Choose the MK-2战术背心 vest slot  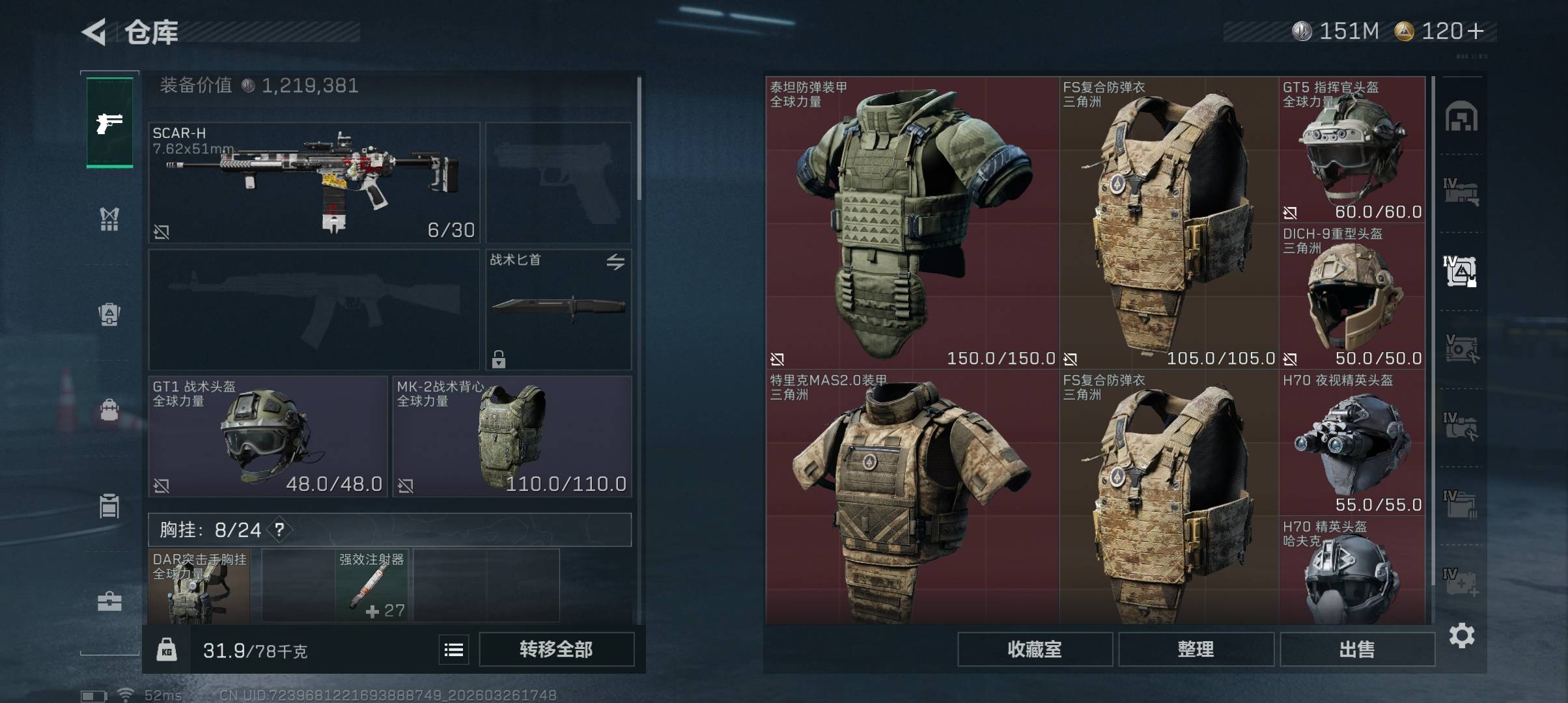click(x=512, y=436)
